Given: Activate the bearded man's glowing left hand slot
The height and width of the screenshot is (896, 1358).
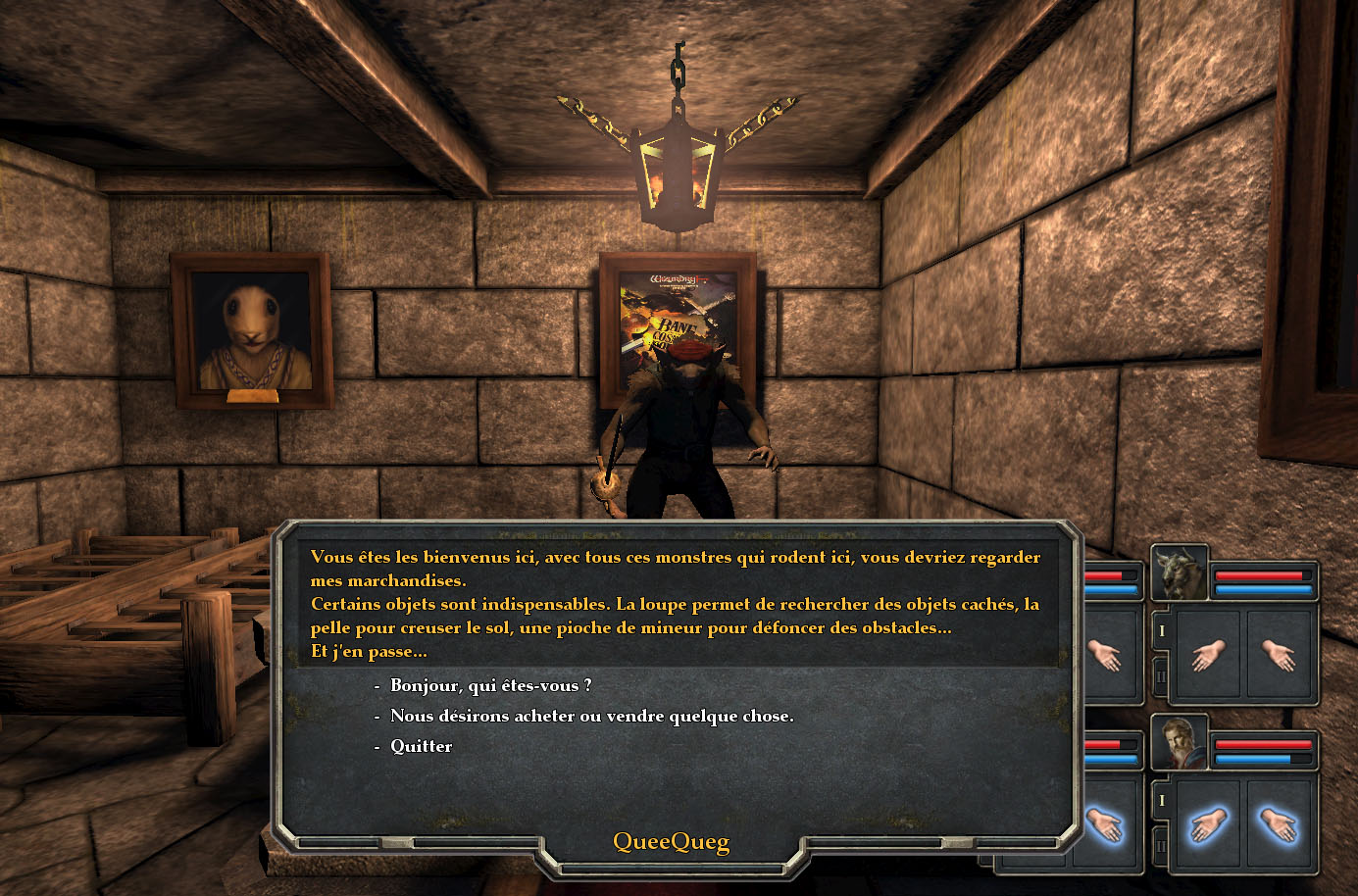Looking at the screenshot, I should 1208,824.
